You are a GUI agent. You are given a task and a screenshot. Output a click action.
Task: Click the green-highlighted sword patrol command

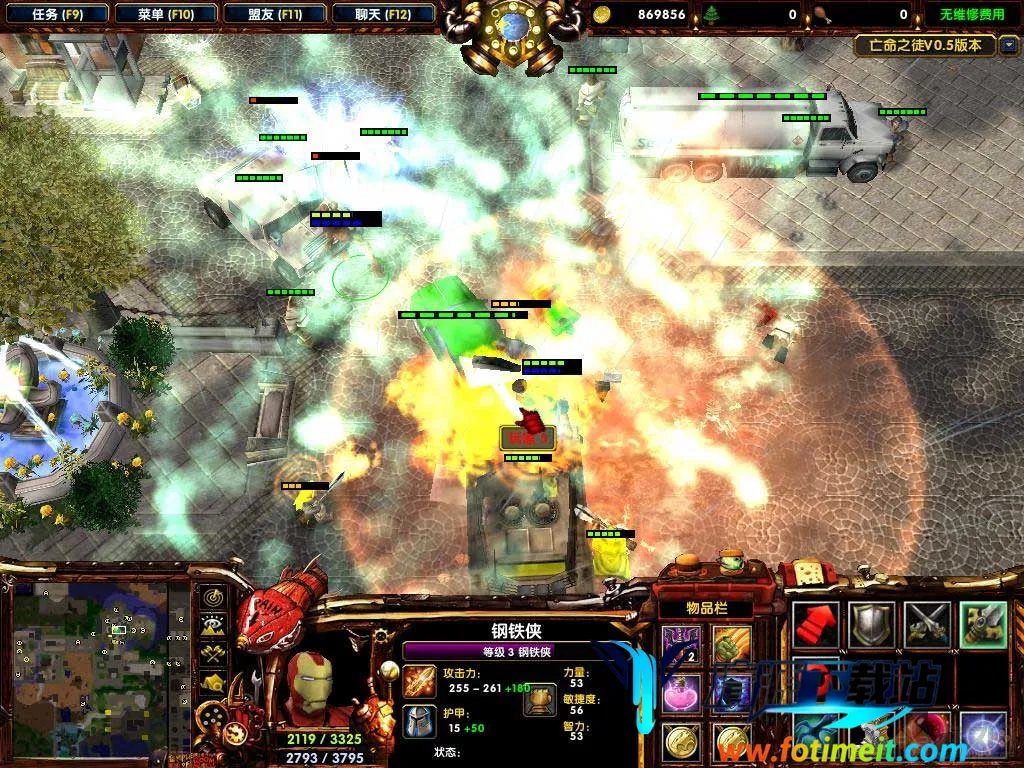pos(983,624)
